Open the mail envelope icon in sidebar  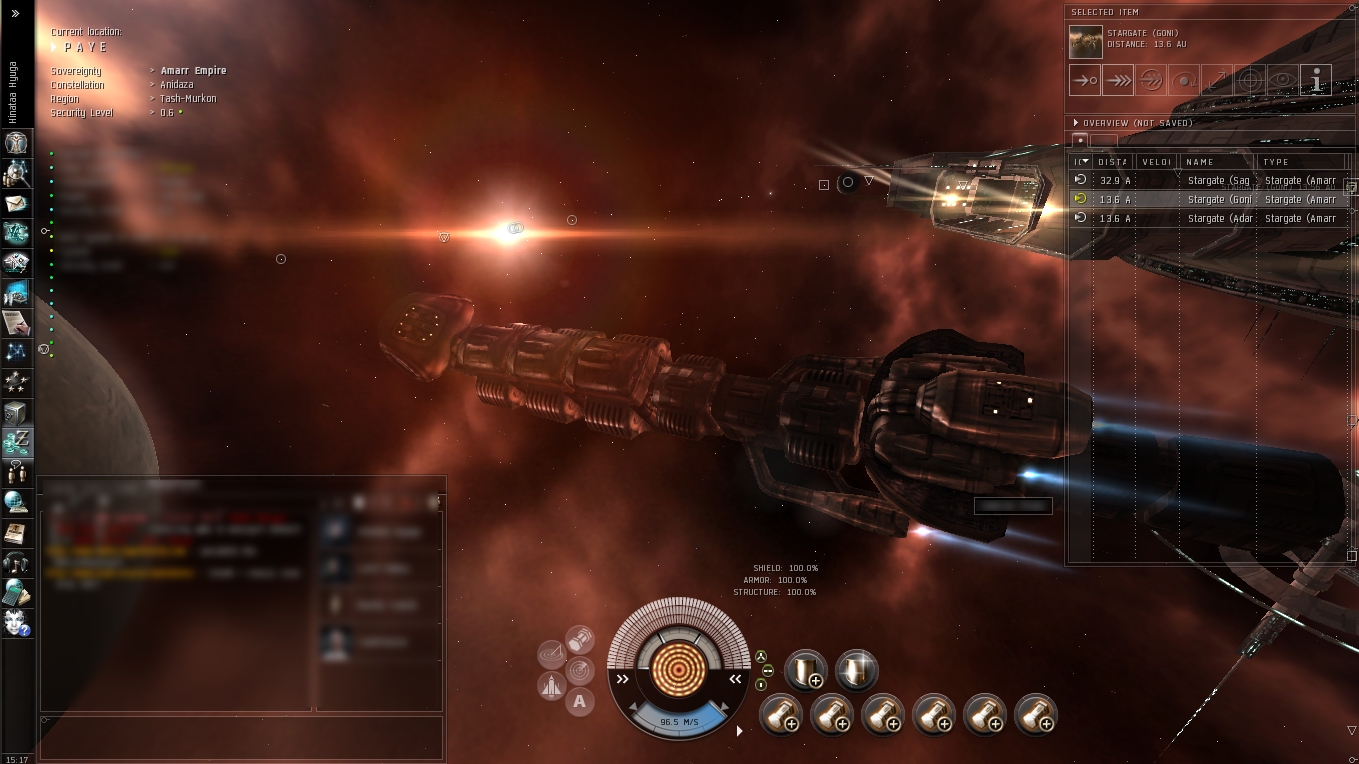click(16, 203)
